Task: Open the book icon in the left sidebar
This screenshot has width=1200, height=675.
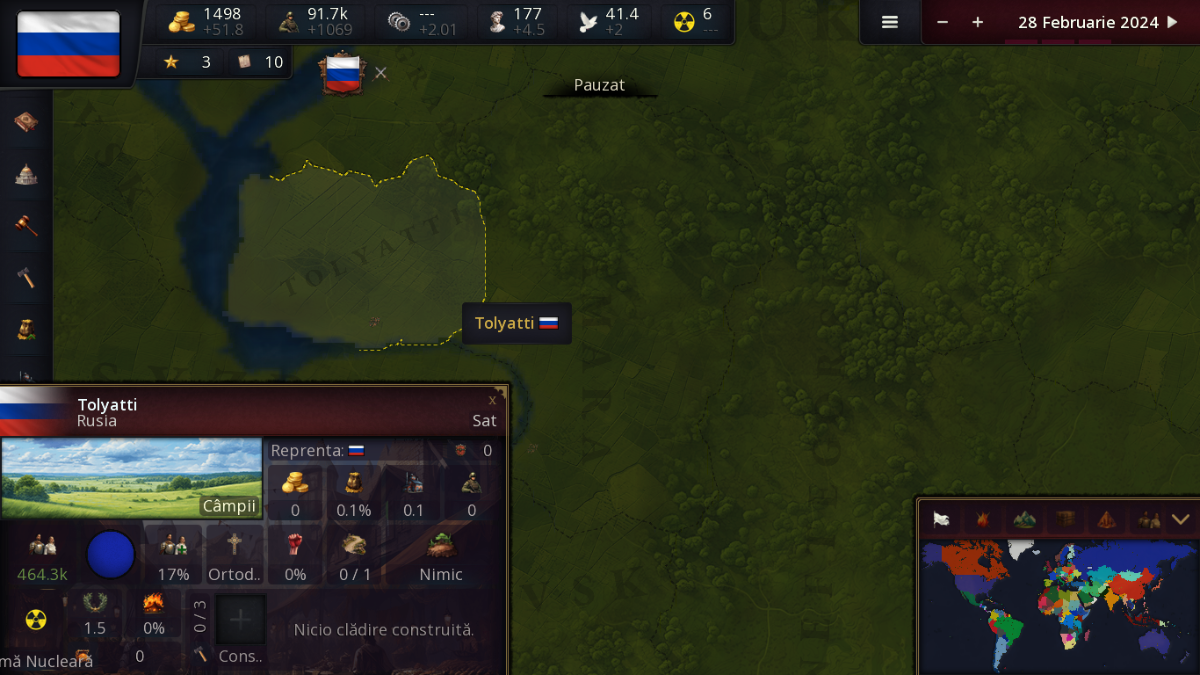Action: coord(26,122)
